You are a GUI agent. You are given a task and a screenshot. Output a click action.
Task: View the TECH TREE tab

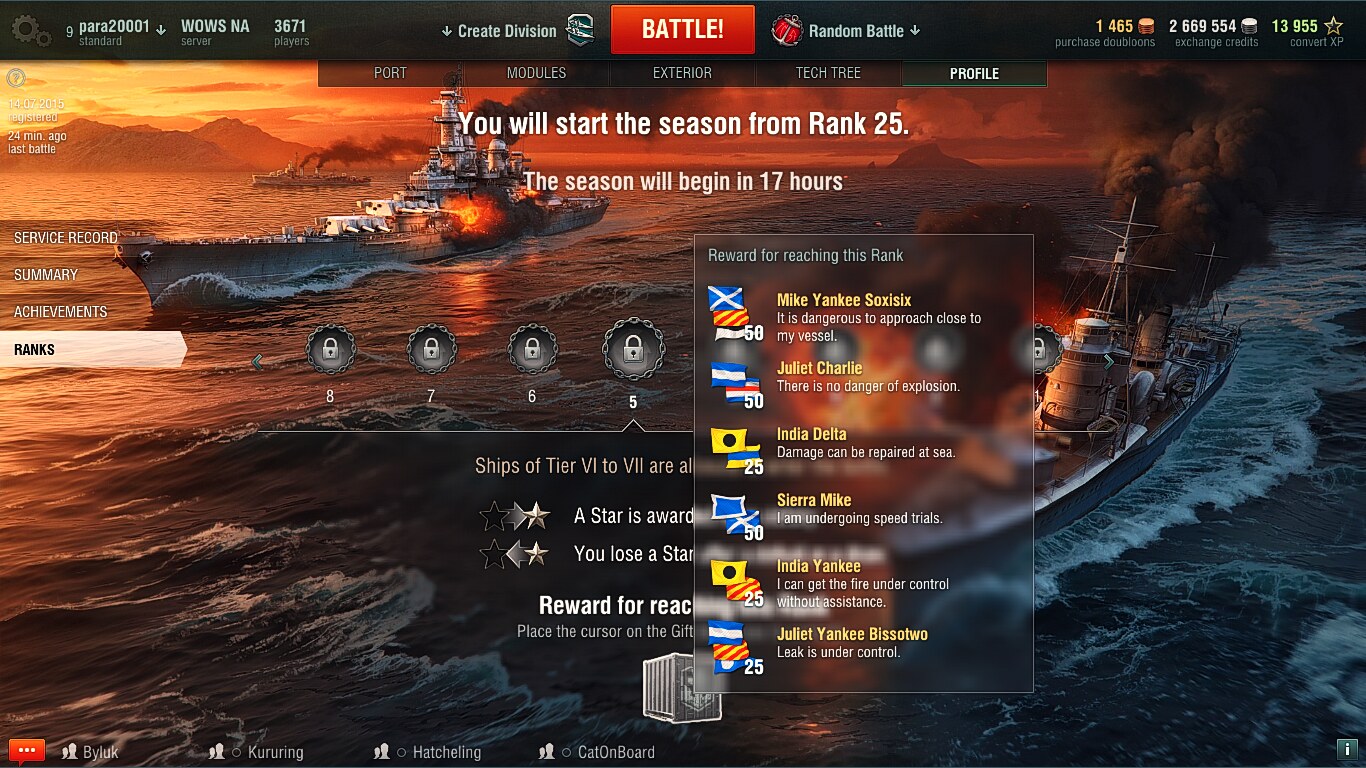[828, 73]
